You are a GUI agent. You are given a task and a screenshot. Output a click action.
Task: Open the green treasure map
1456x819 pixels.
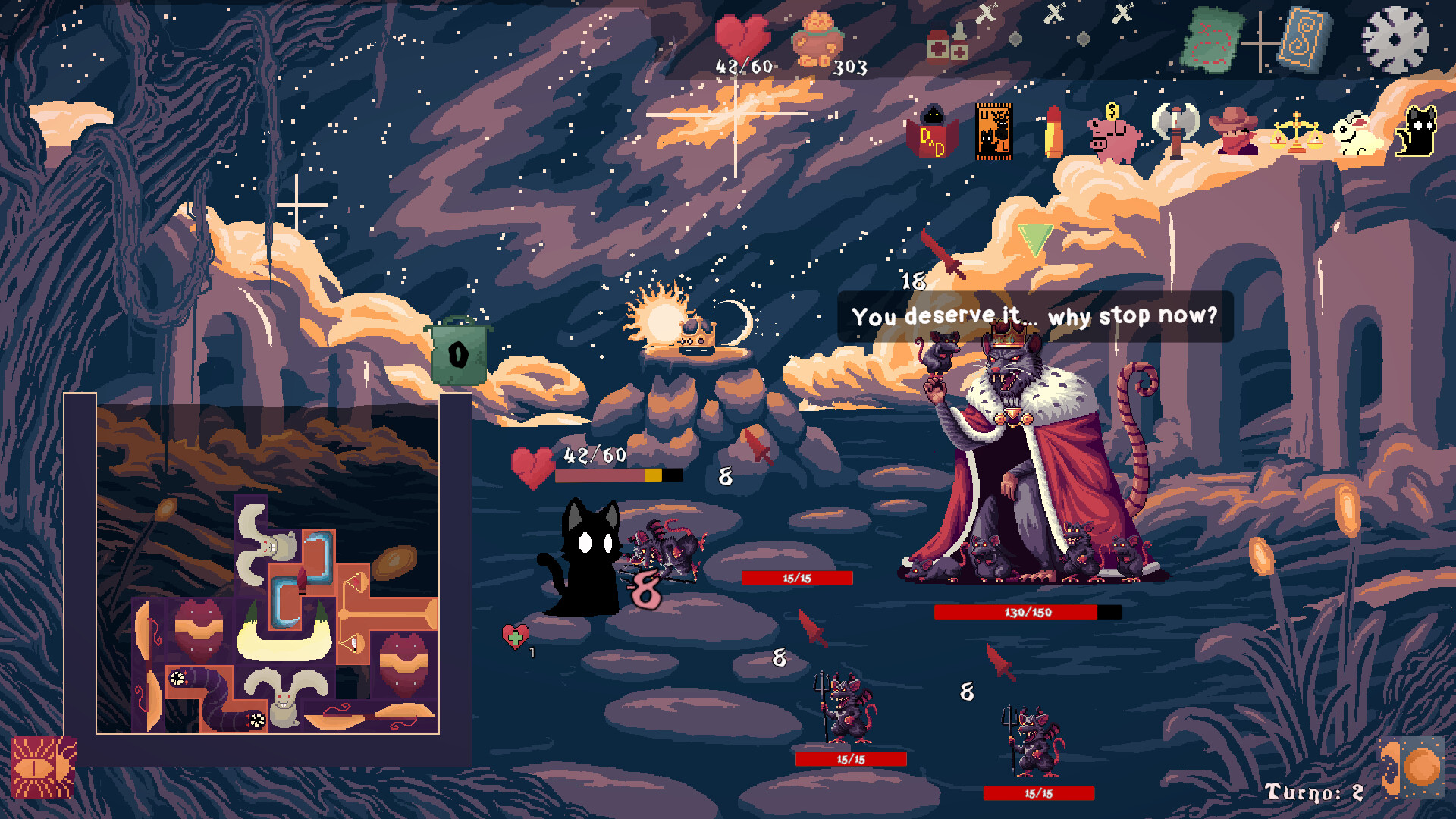coord(1213,39)
